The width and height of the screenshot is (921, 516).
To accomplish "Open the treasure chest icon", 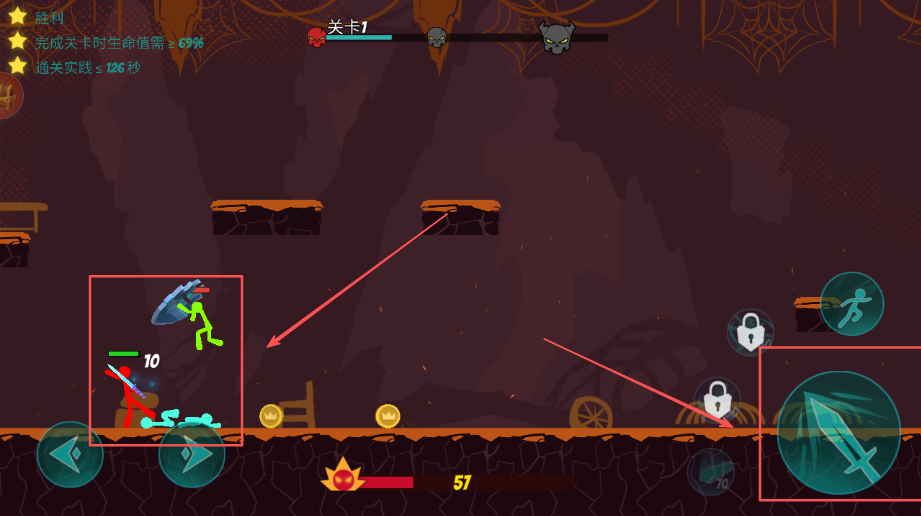I will [x=8, y=96].
